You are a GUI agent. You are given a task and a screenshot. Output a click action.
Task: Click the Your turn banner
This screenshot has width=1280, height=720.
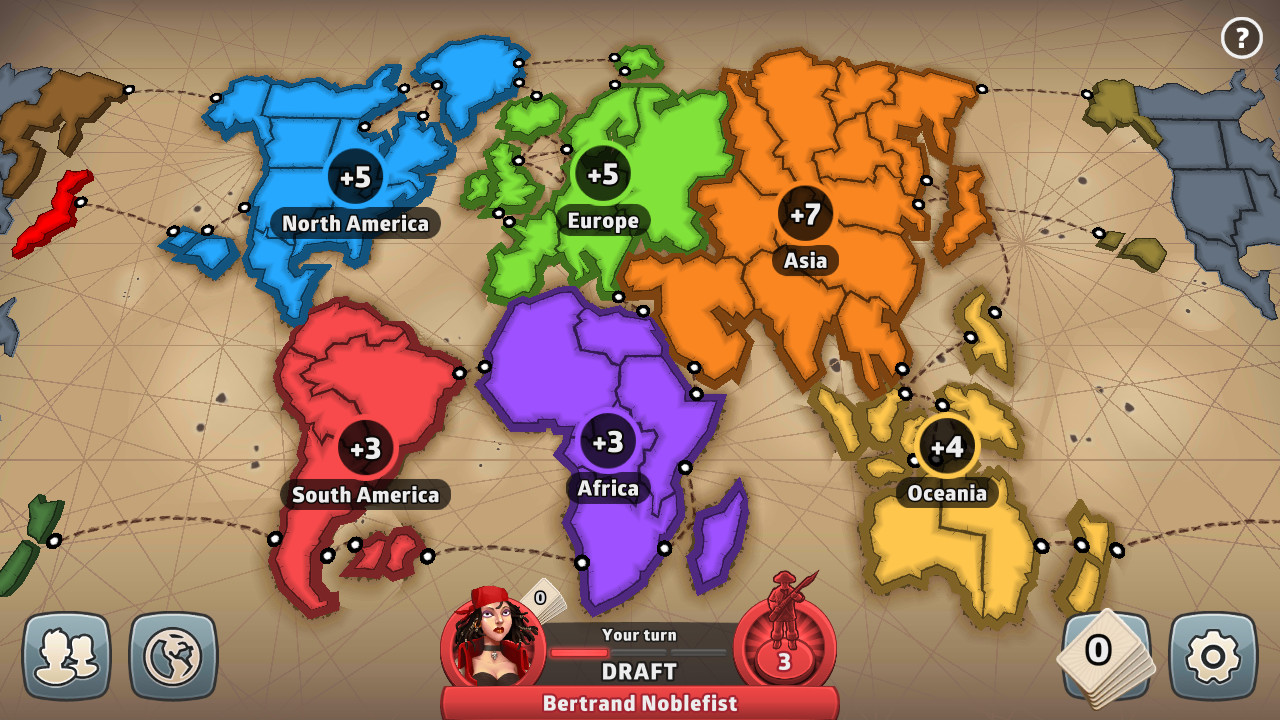click(639, 634)
